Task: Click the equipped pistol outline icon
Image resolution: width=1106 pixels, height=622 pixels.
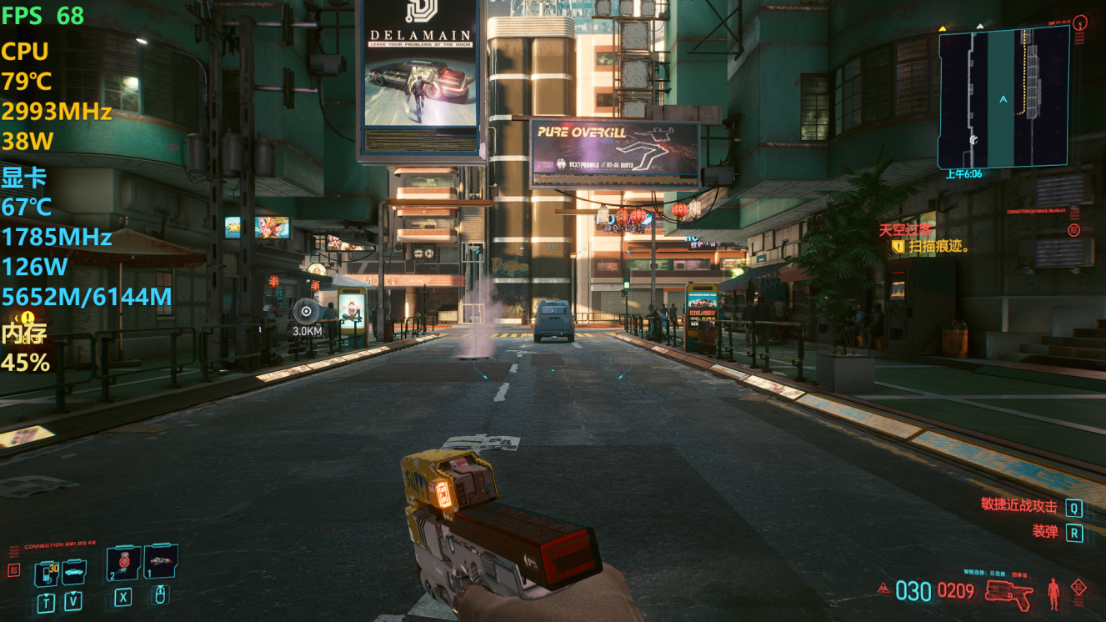Action: pos(1008,592)
